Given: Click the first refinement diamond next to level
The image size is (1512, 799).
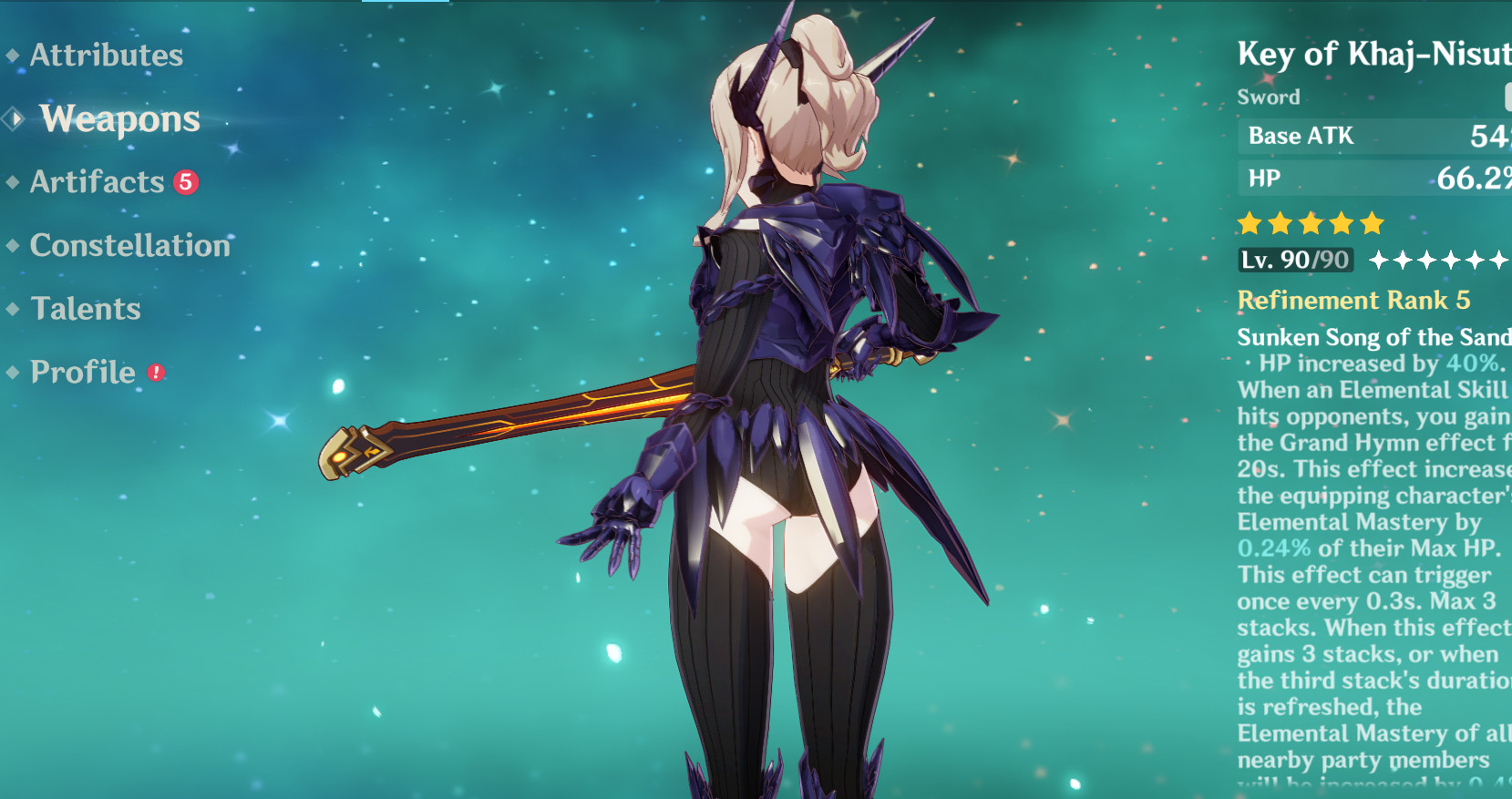Looking at the screenshot, I should pos(1380,259).
